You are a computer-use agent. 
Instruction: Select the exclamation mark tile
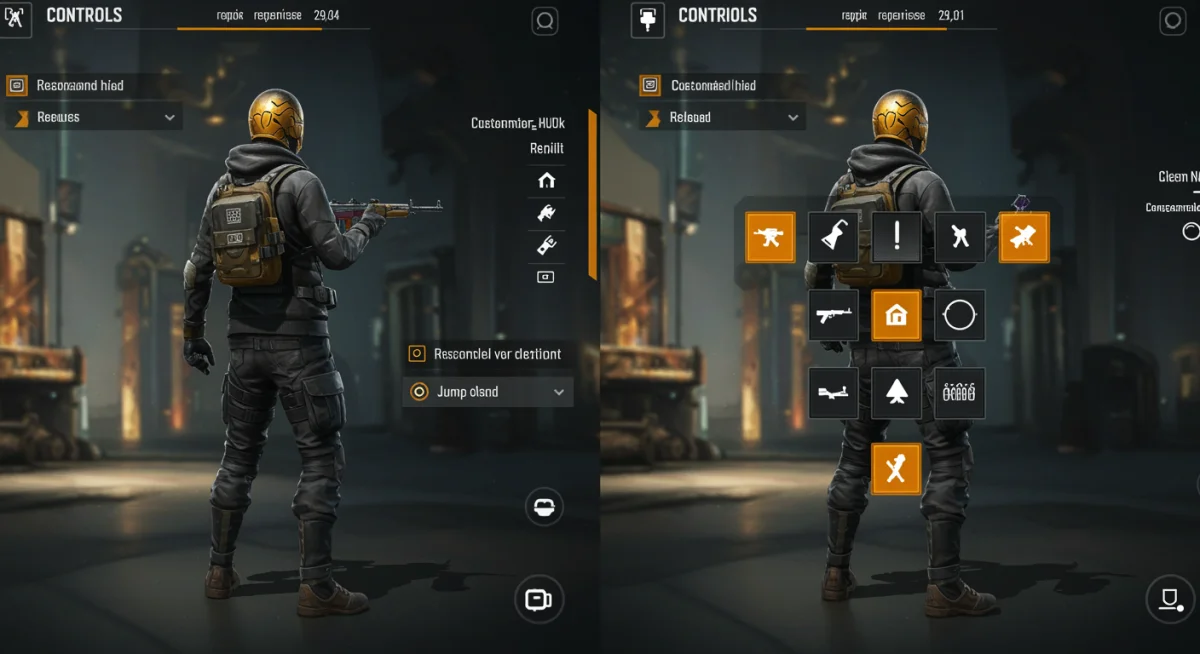point(897,237)
